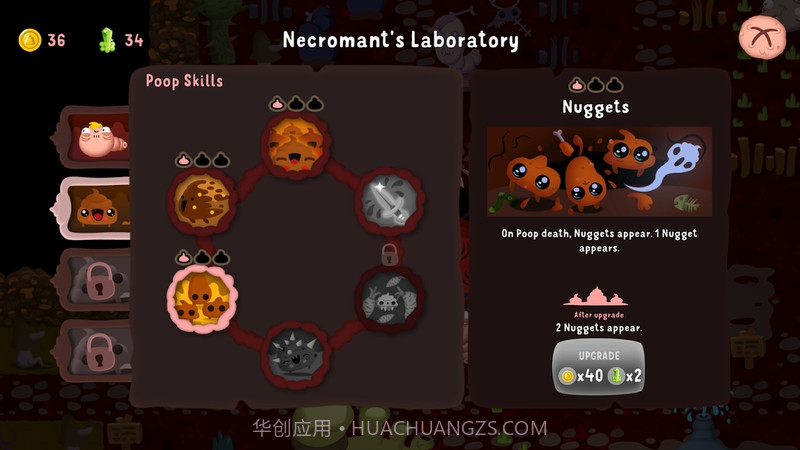This screenshot has width=800, height=450.
Task: Choose the spotted brown poop skill
Action: tap(204, 199)
